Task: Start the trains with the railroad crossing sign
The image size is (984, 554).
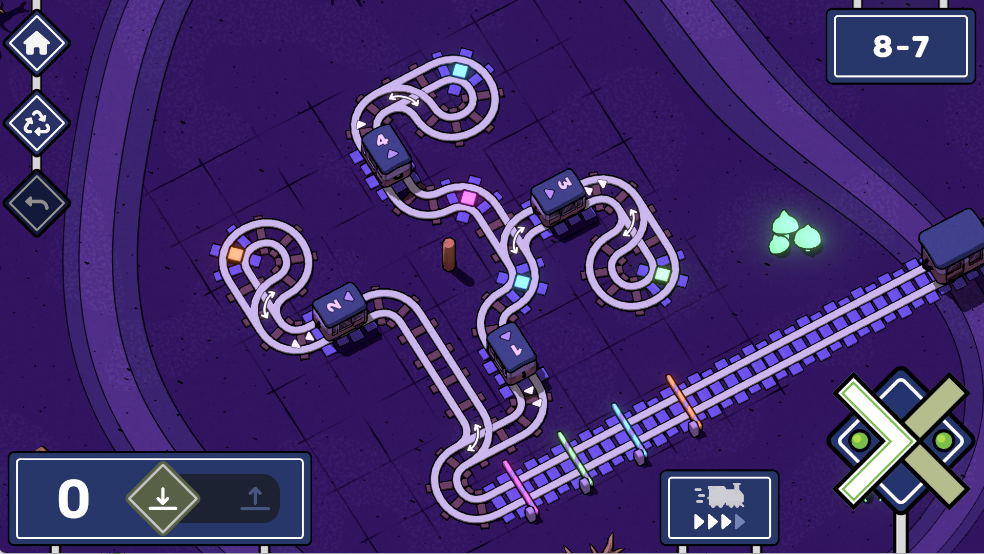Action: point(900,440)
